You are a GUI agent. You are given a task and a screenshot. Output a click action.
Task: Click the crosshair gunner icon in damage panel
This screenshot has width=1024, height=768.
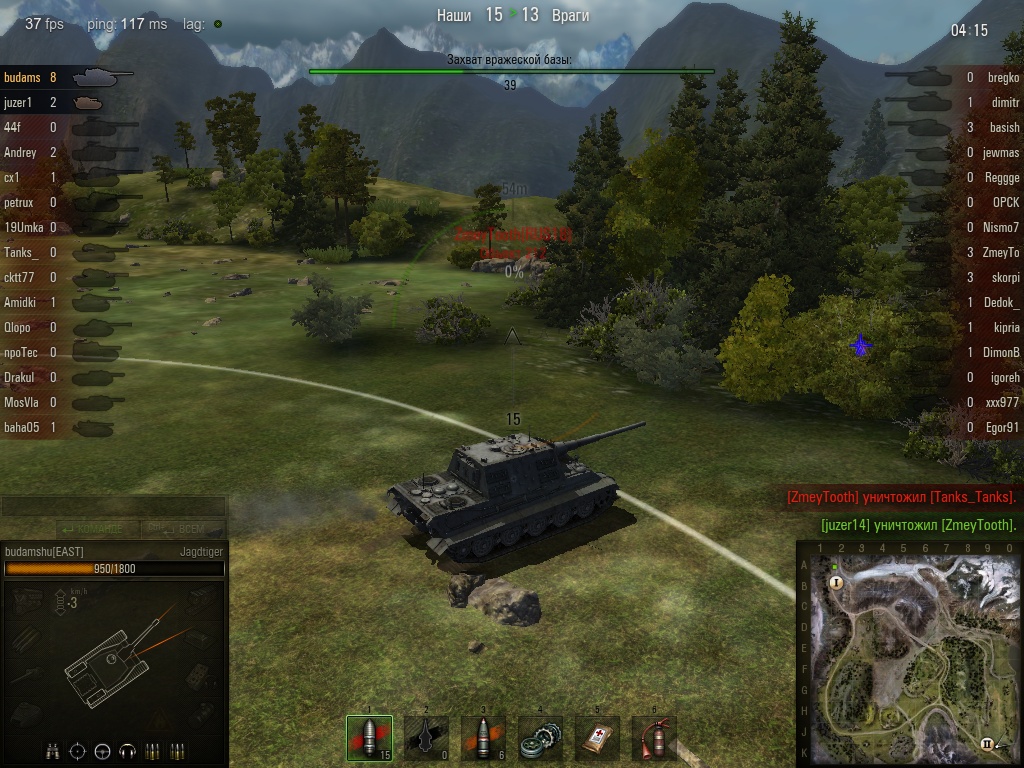(x=78, y=751)
